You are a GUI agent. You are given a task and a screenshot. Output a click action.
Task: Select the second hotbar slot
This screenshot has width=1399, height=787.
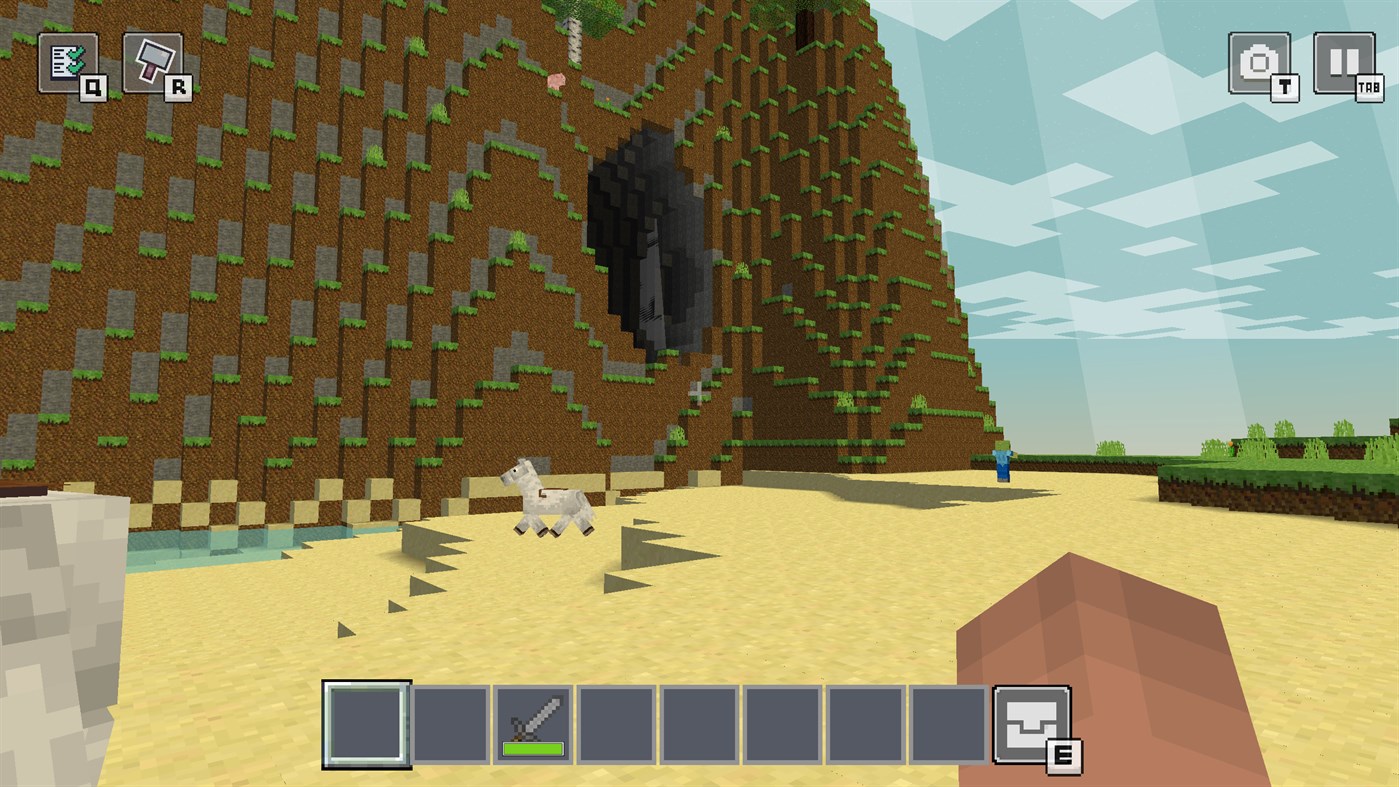pyautogui.click(x=449, y=722)
